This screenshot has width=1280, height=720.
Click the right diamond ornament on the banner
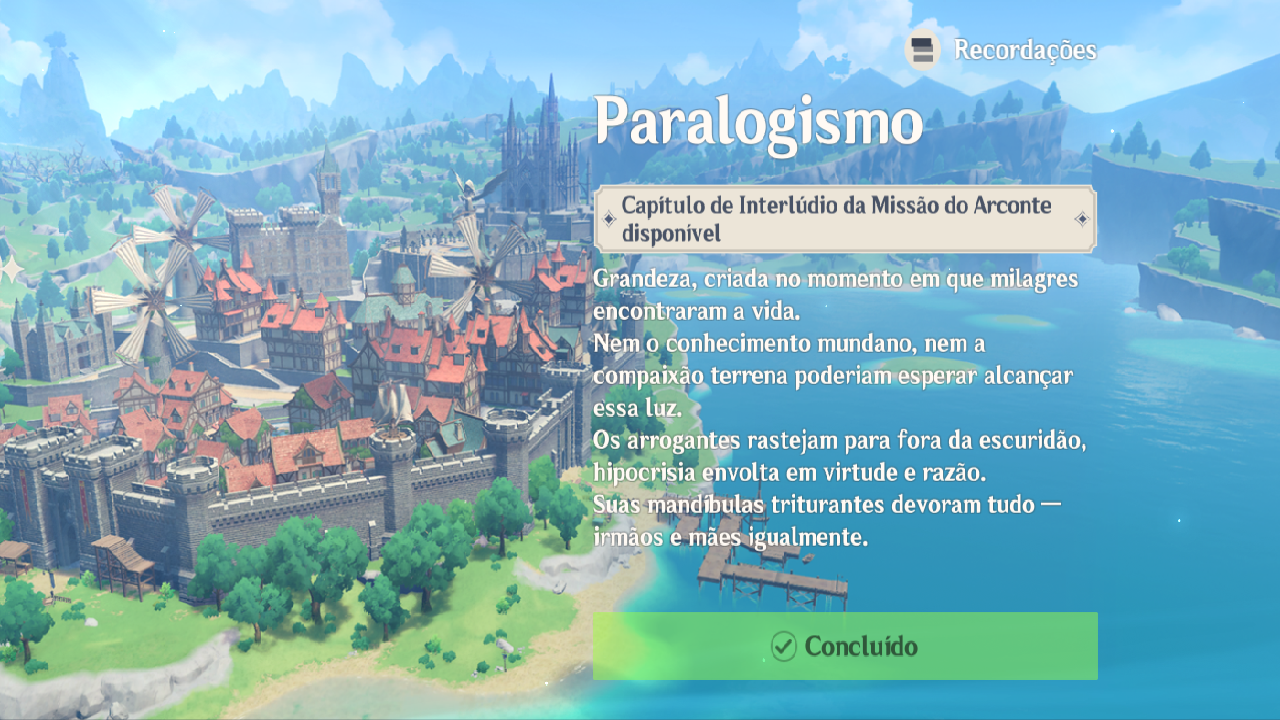(1081, 218)
